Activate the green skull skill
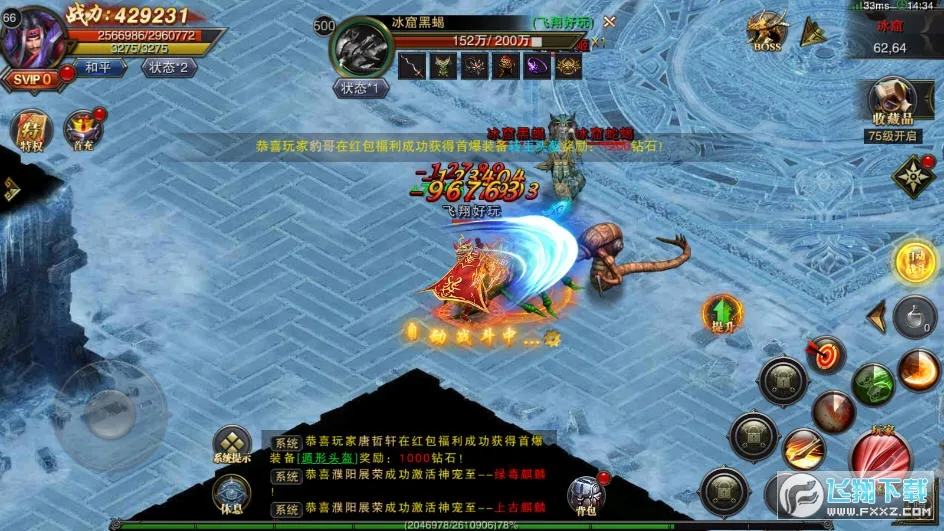The height and width of the screenshot is (531, 944). (x=873, y=385)
